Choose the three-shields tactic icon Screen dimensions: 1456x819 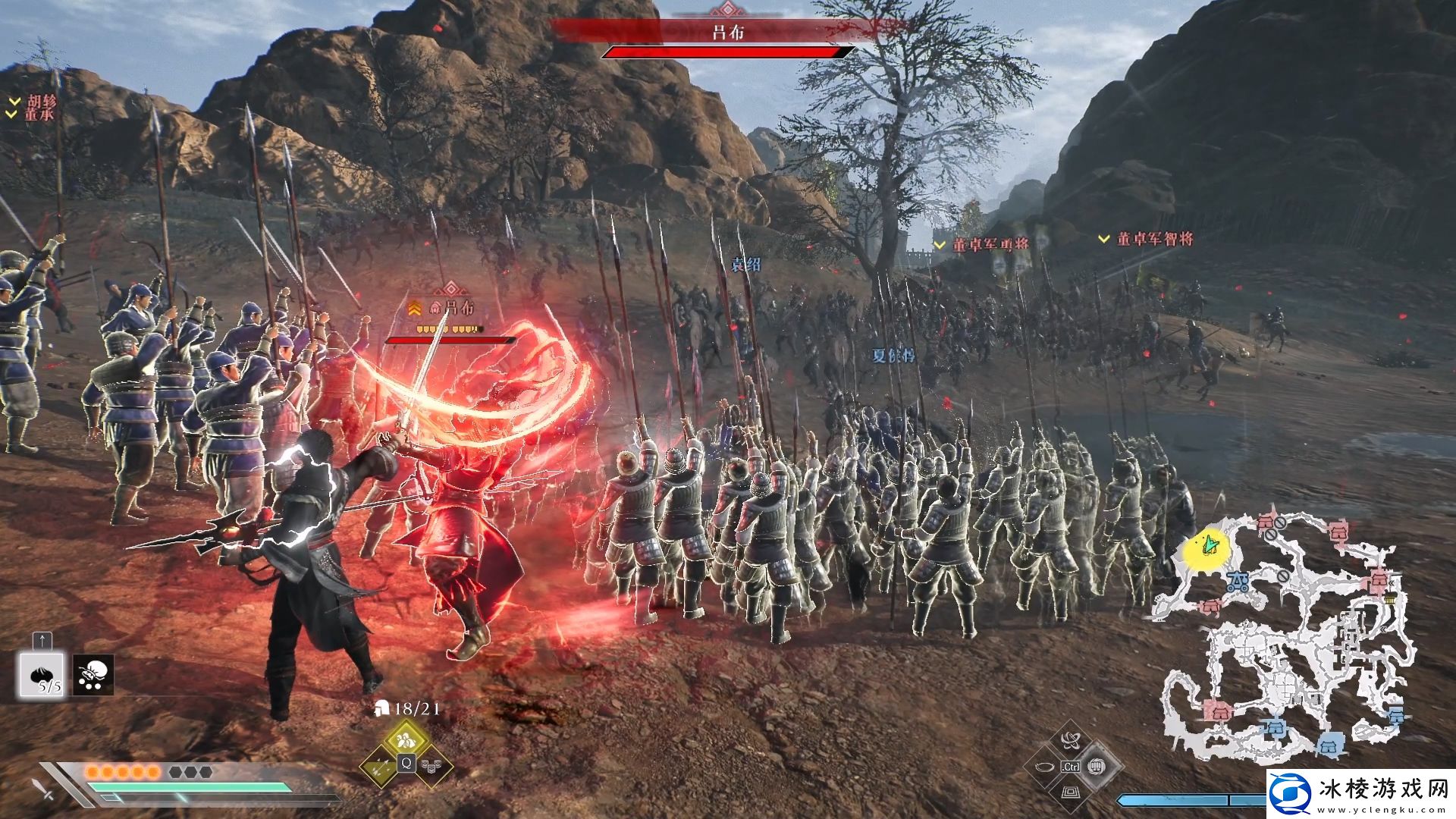tap(431, 764)
